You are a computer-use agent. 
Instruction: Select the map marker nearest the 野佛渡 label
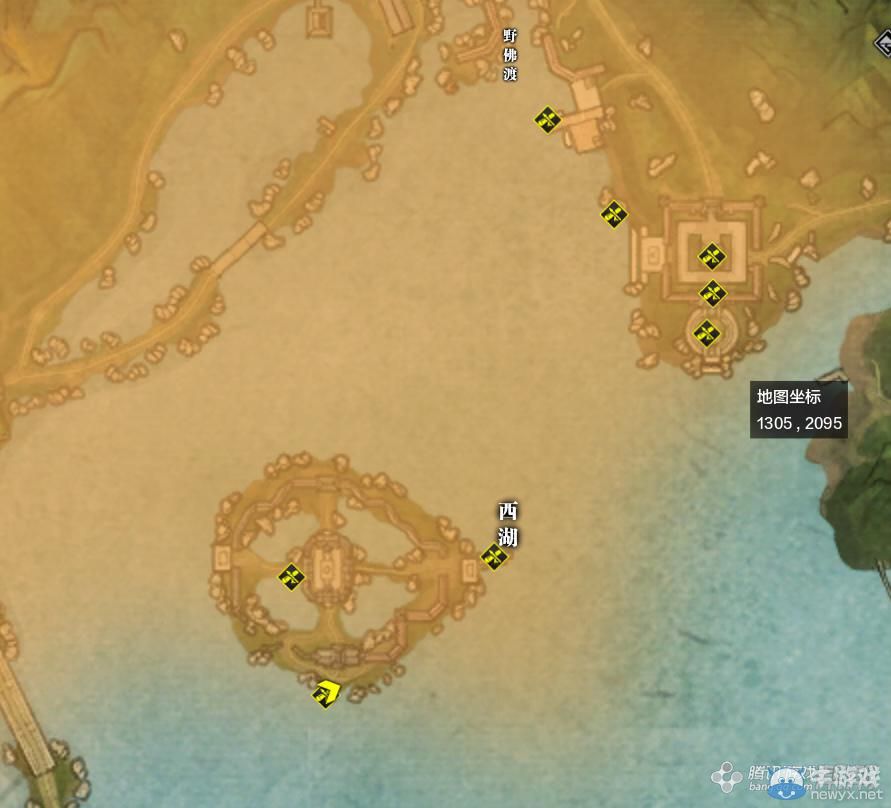546,120
